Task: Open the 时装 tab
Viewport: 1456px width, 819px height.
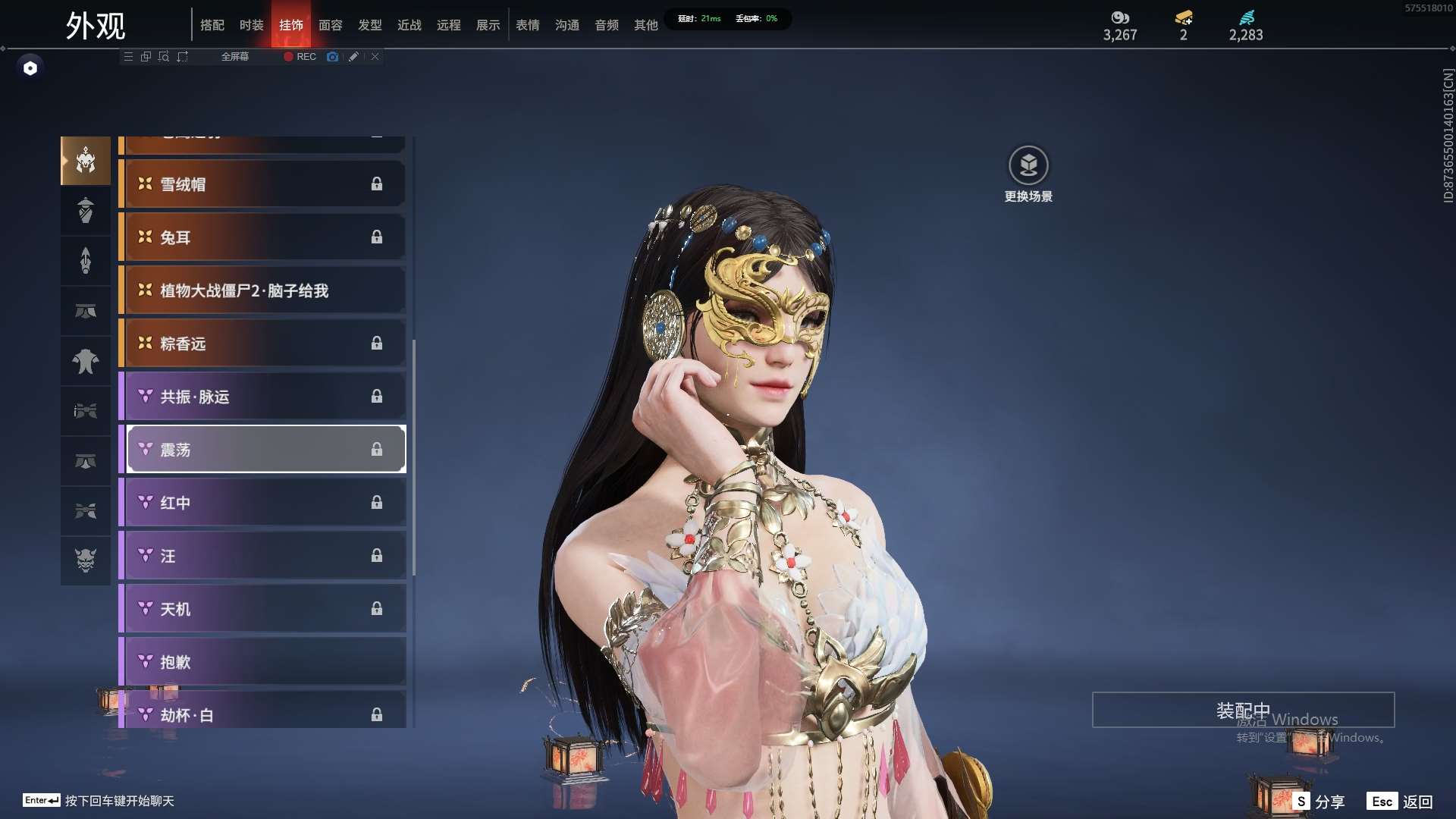Action: pos(252,25)
